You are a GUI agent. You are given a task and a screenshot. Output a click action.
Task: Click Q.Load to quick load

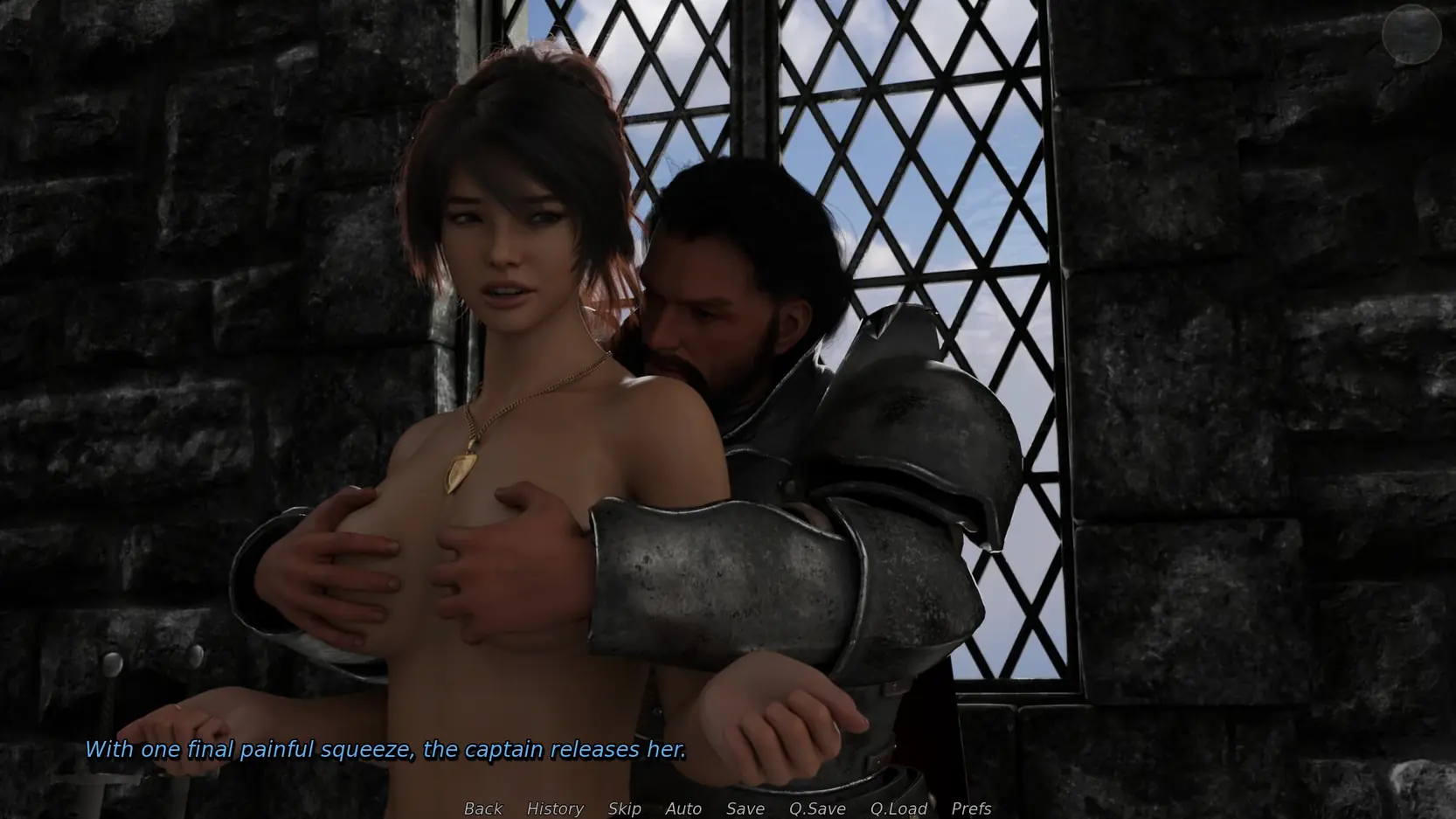[898, 809]
